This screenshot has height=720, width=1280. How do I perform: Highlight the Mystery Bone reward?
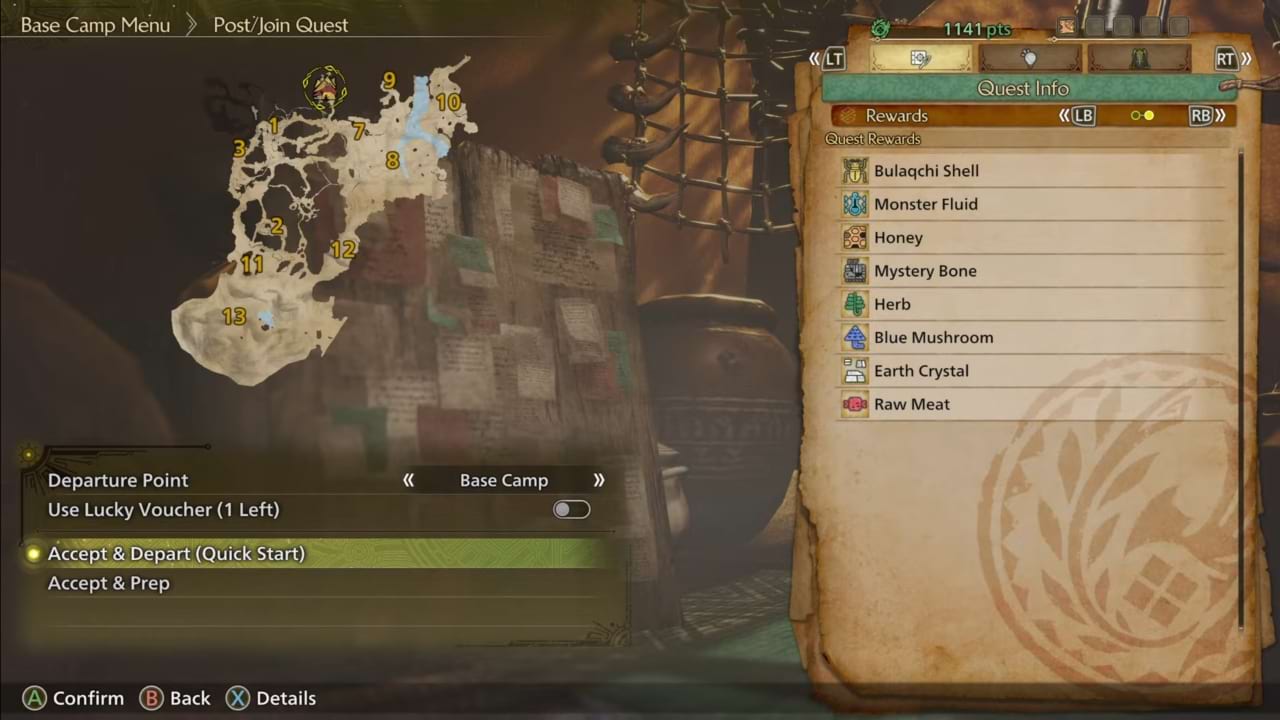pyautogui.click(x=925, y=271)
